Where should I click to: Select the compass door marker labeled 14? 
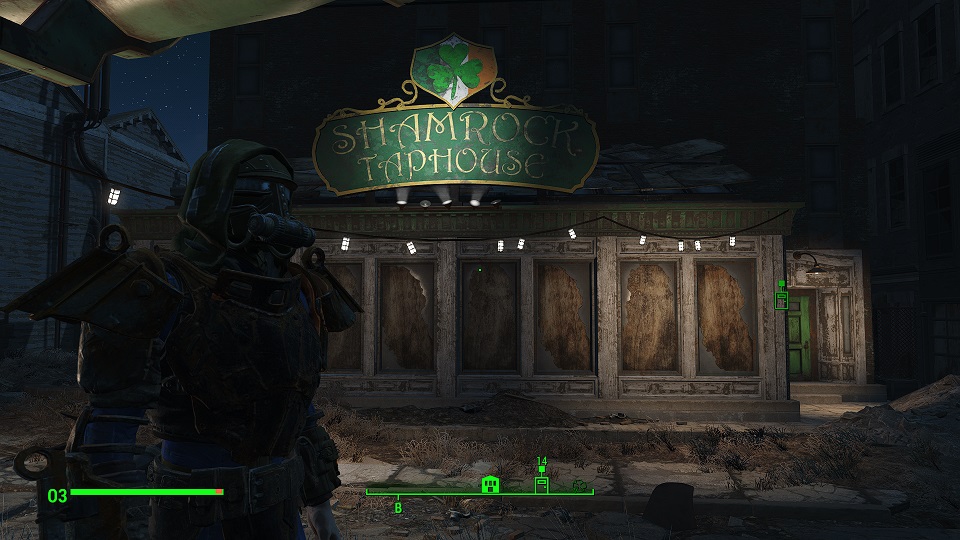tap(541, 484)
